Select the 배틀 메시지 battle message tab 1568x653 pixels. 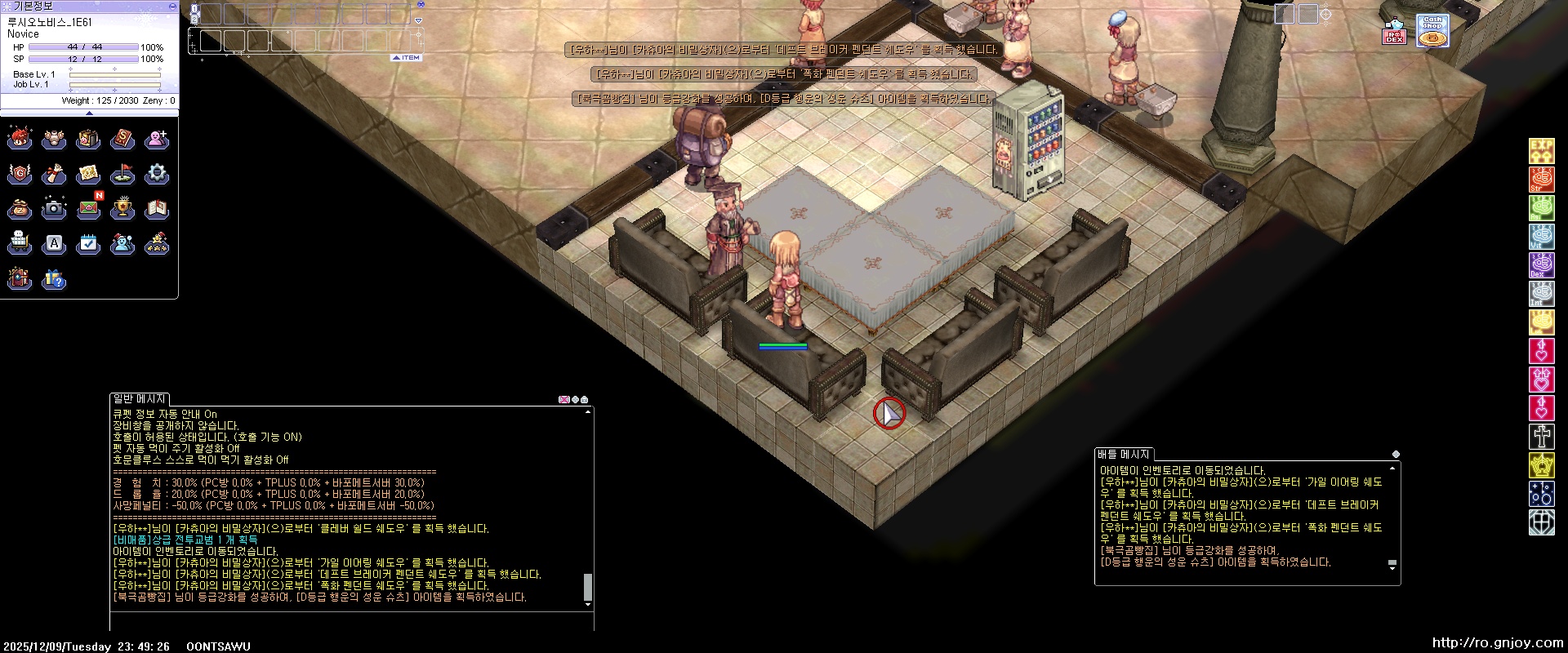pyautogui.click(x=1124, y=455)
